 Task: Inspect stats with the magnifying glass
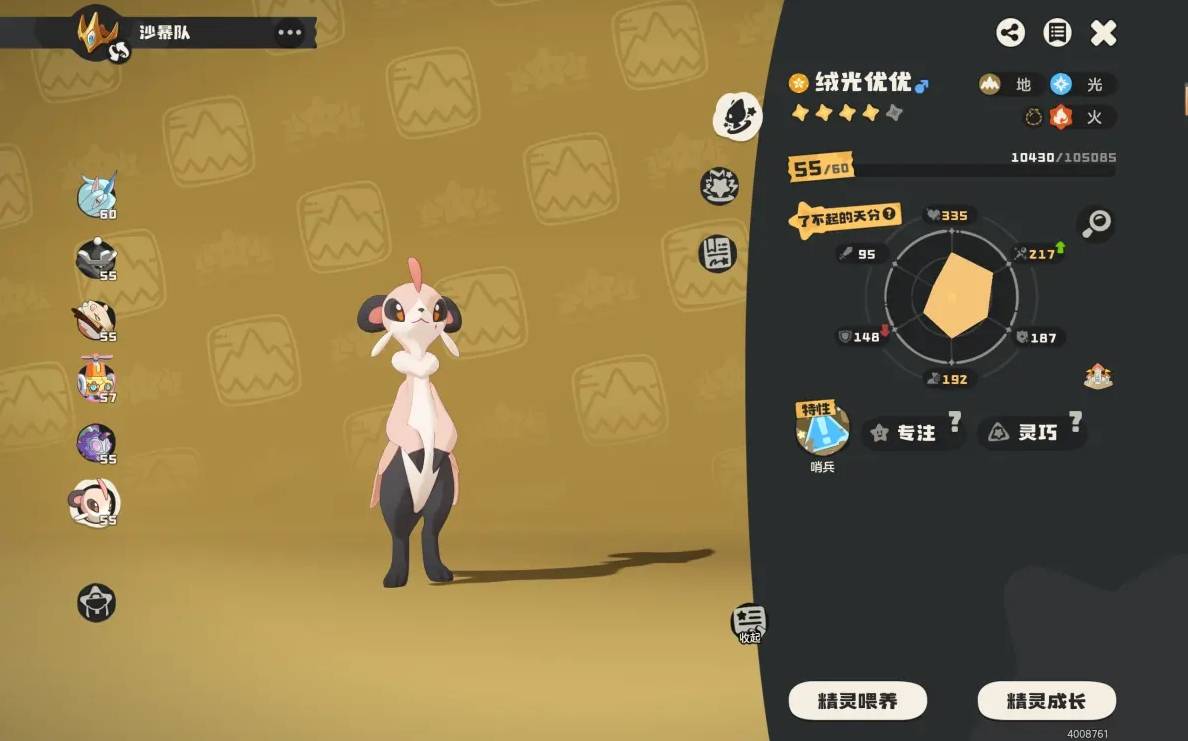1097,224
